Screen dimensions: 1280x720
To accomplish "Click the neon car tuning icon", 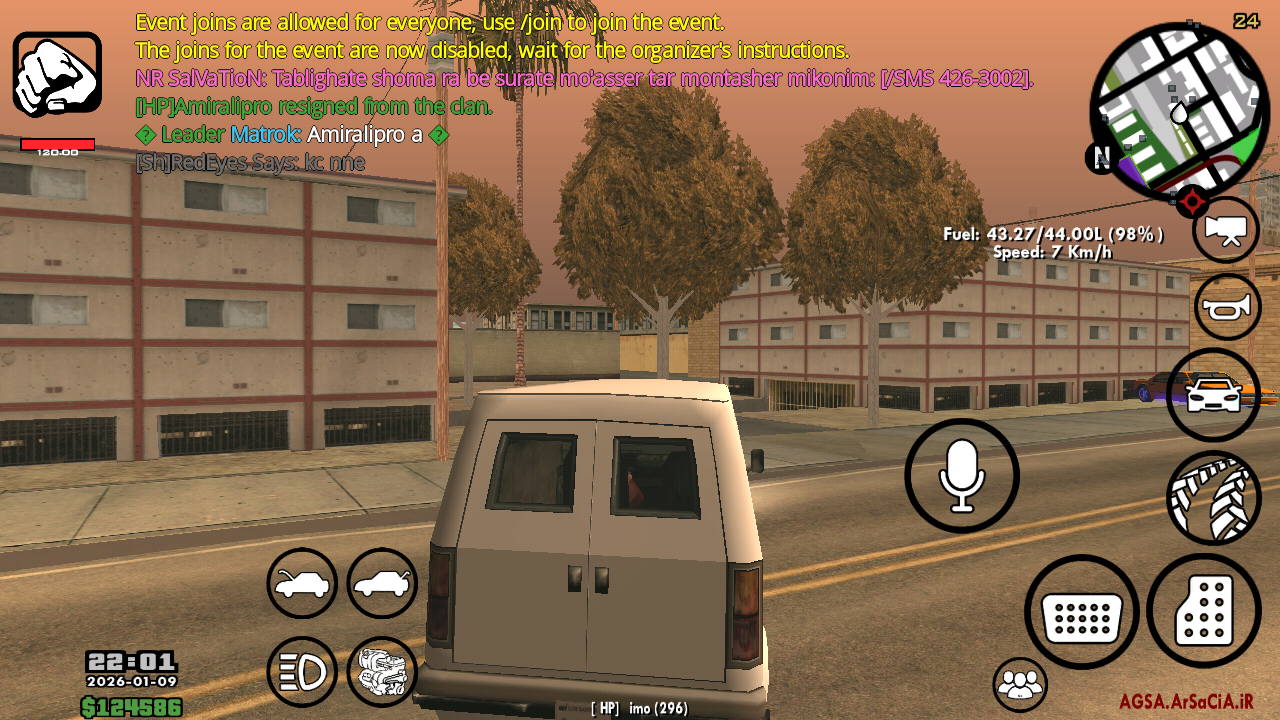I will coord(1212,394).
